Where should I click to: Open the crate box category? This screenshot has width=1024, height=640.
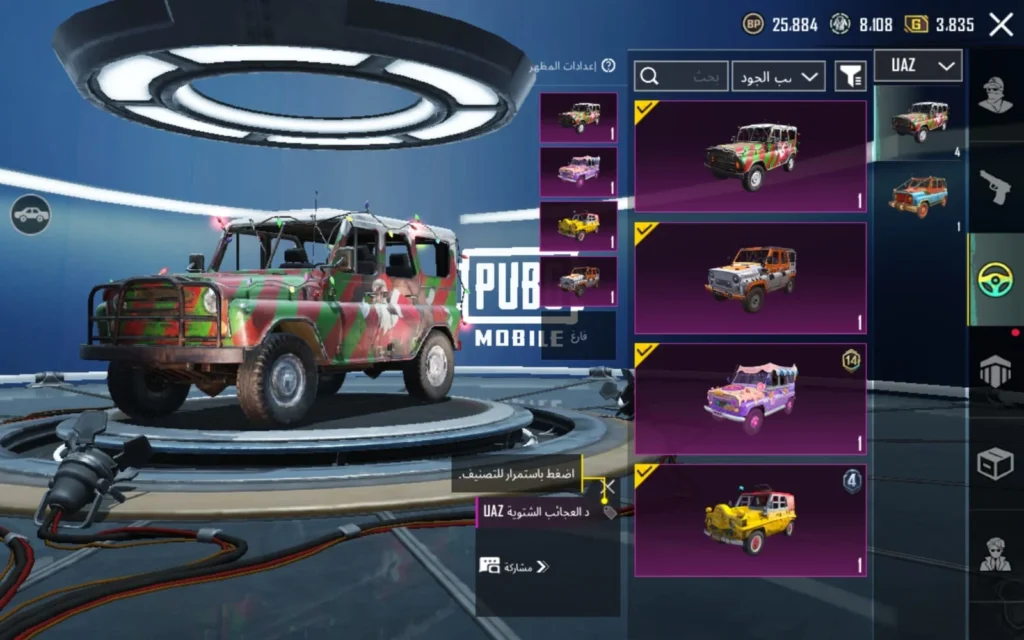[995, 462]
